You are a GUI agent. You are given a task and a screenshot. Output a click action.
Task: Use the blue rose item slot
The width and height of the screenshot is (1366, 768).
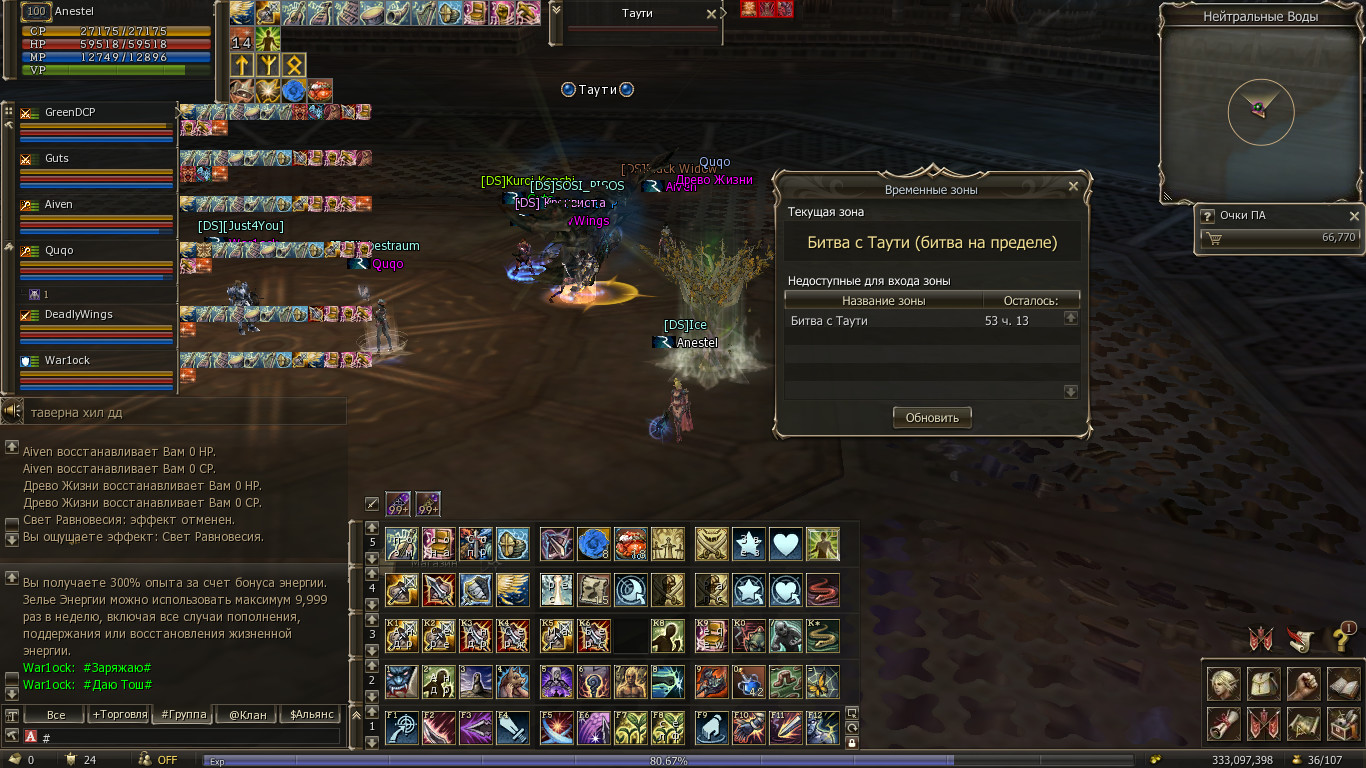[593, 544]
